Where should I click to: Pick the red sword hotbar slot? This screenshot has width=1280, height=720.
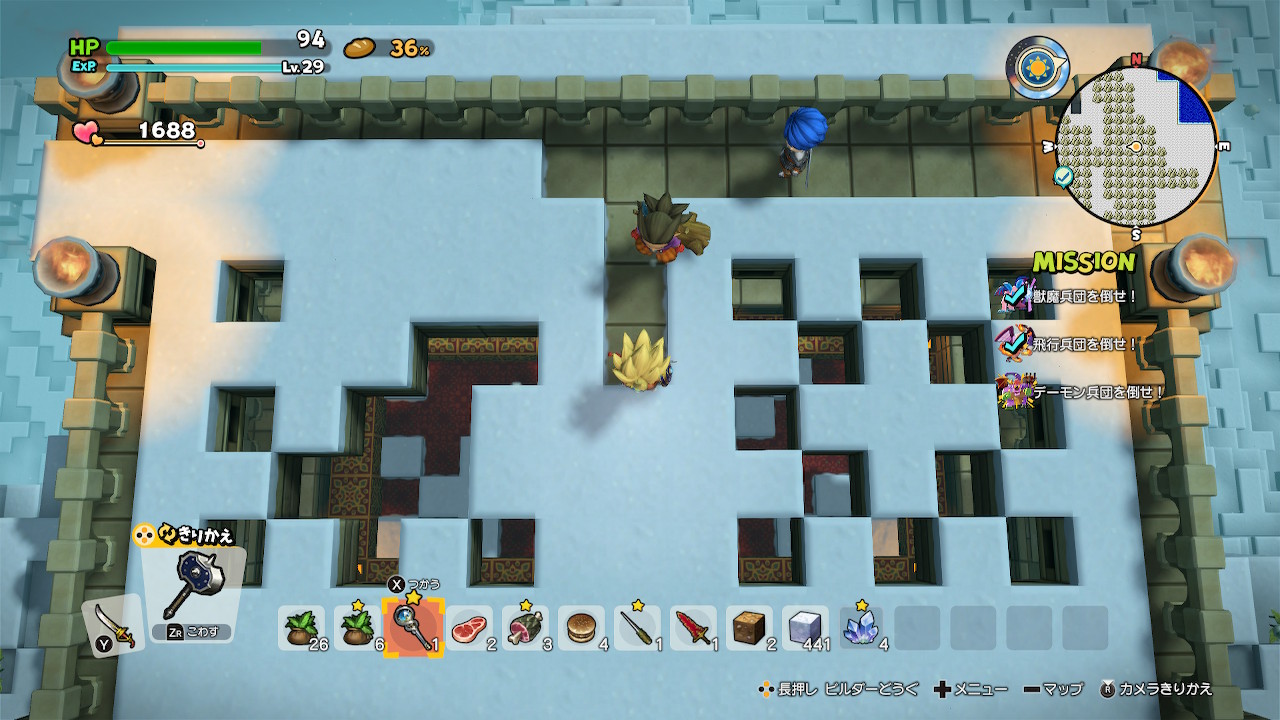[694, 629]
